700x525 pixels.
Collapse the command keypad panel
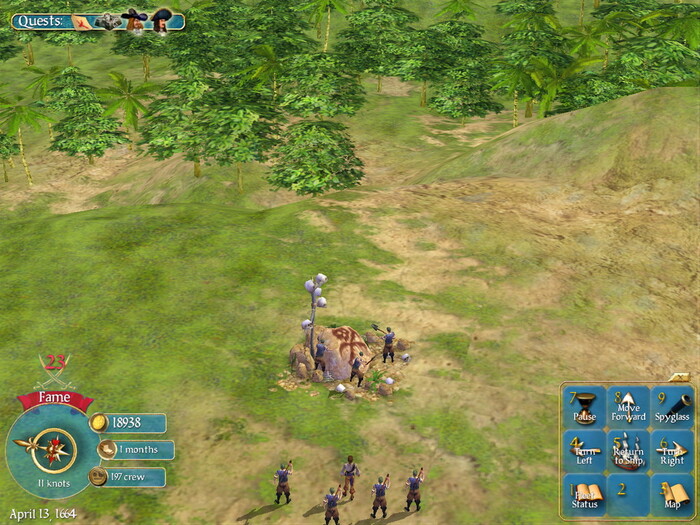click(x=678, y=377)
